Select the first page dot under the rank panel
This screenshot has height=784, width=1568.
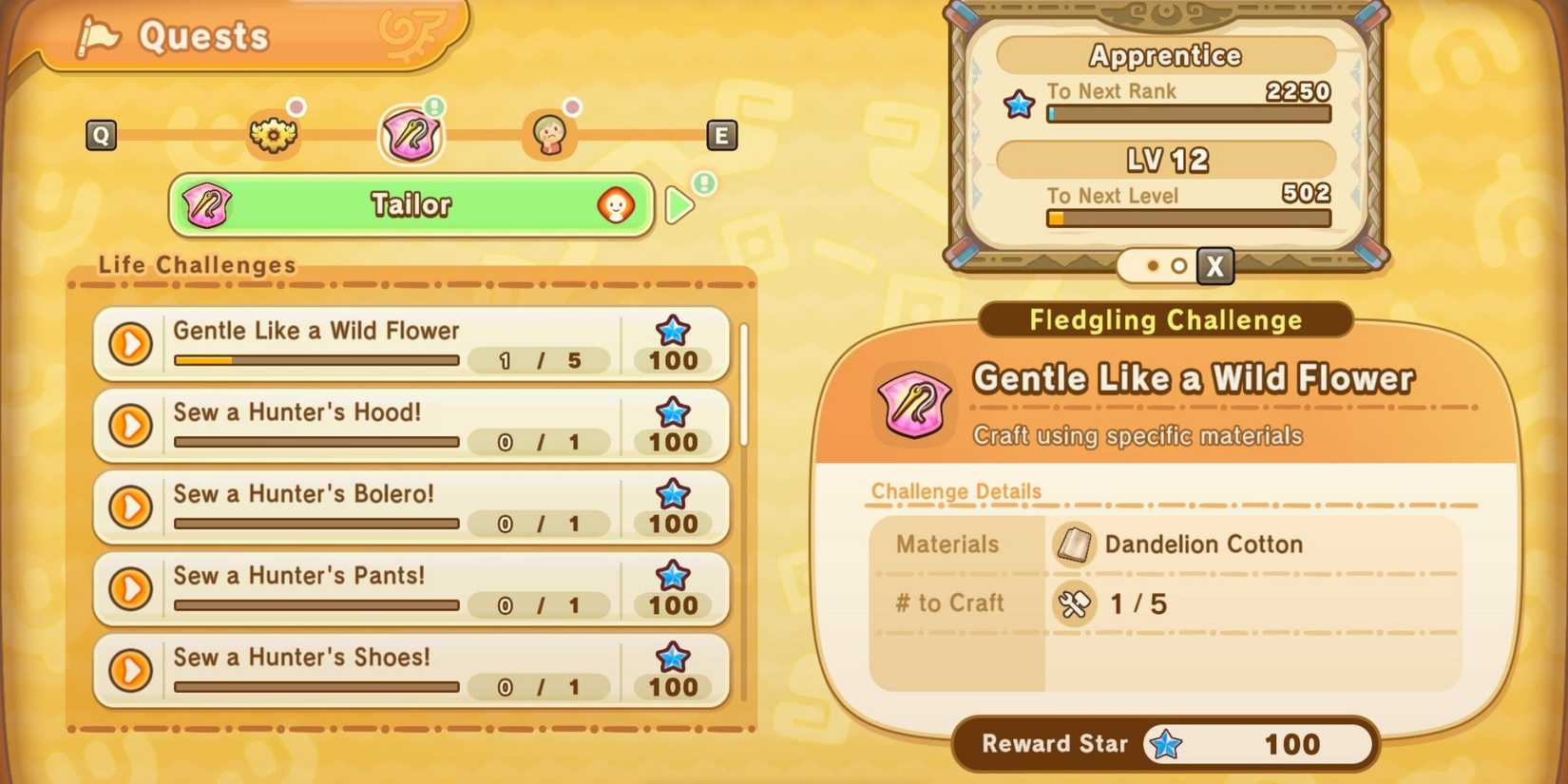(1153, 267)
